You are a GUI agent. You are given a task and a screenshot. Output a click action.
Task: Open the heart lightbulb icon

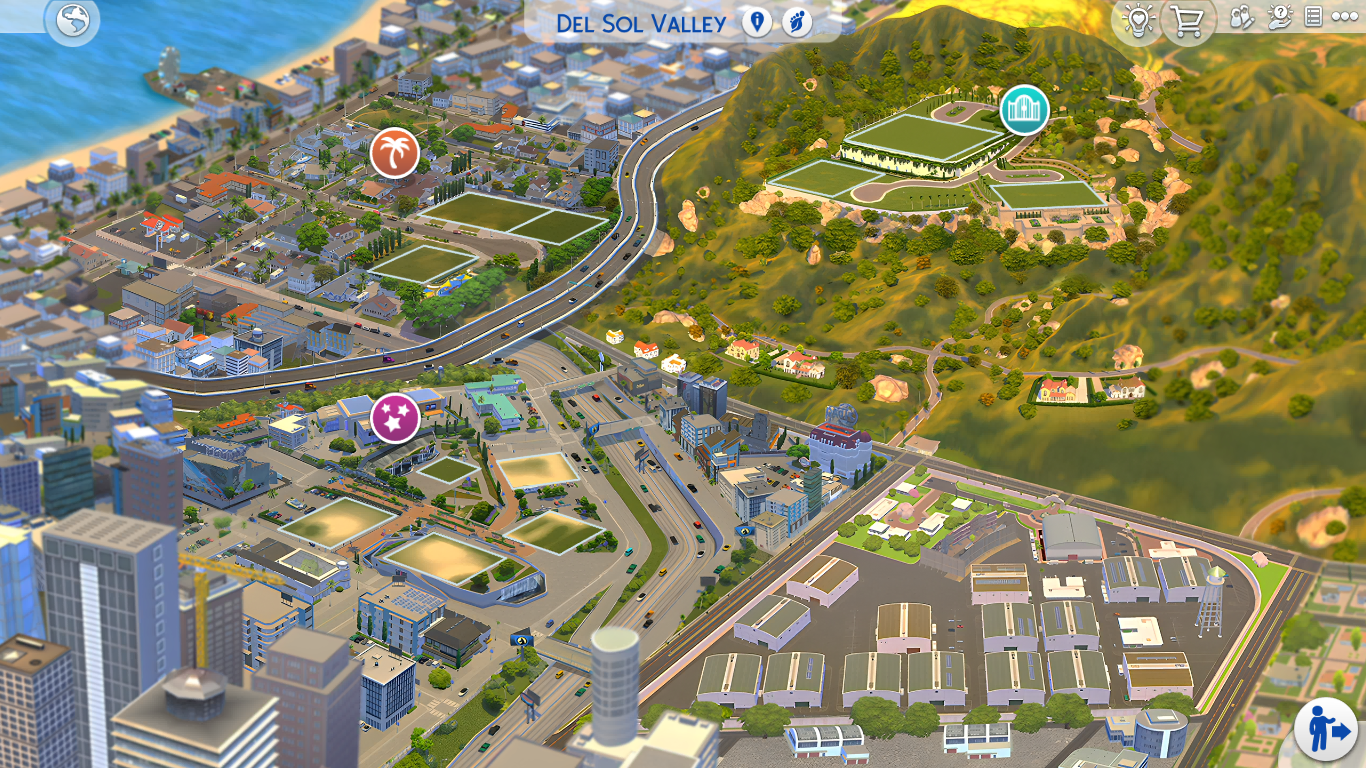click(1137, 21)
